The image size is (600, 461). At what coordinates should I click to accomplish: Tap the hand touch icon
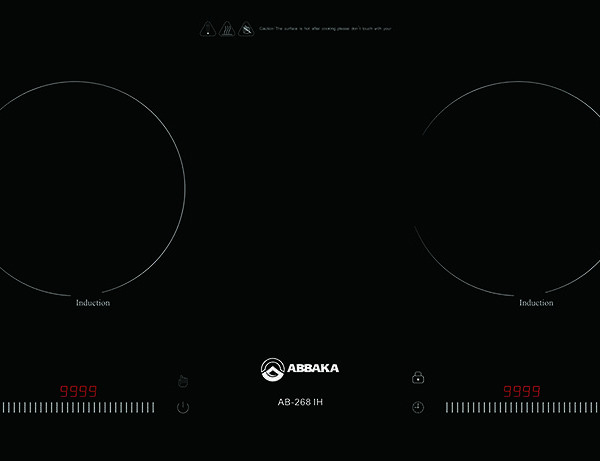pos(183,381)
